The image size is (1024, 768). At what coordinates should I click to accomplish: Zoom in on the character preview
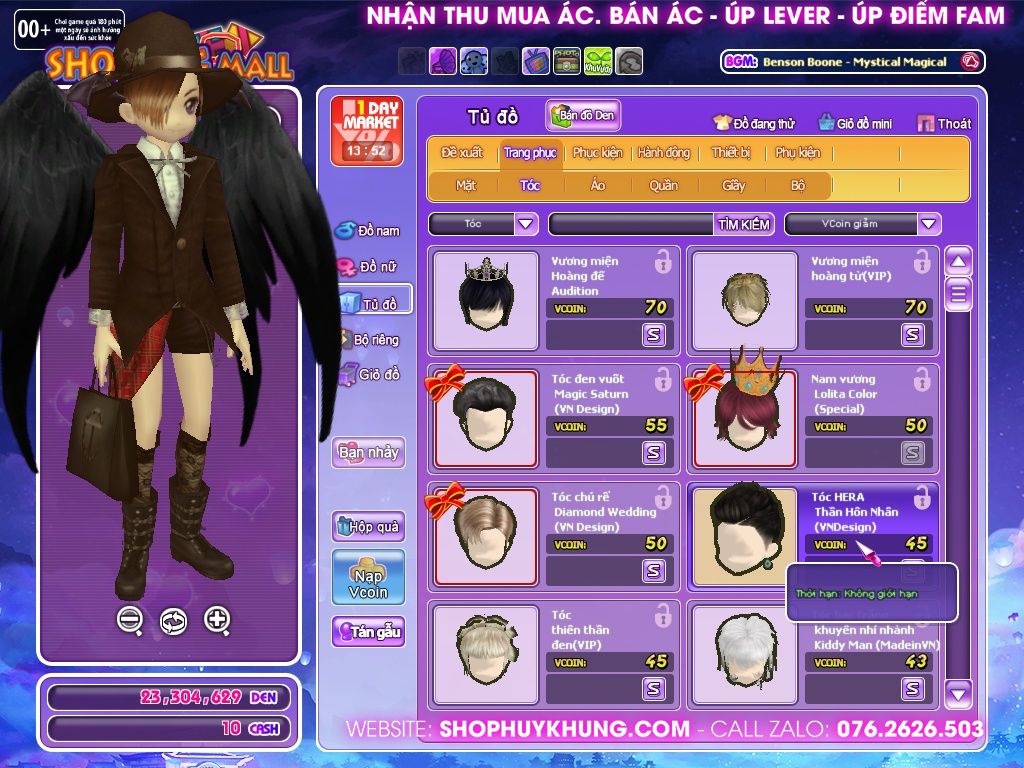tap(217, 620)
